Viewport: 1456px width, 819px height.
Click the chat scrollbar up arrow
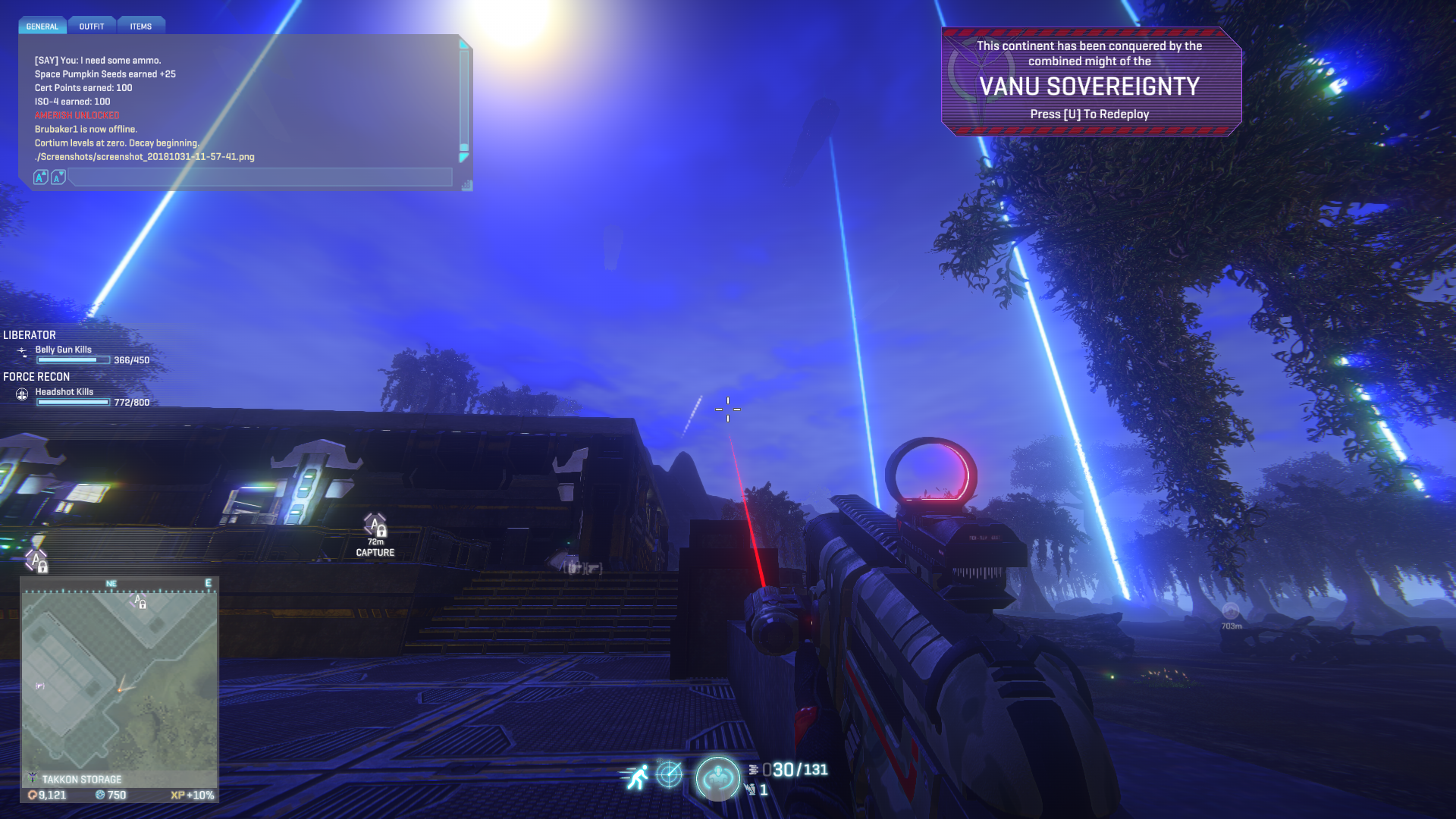464,45
